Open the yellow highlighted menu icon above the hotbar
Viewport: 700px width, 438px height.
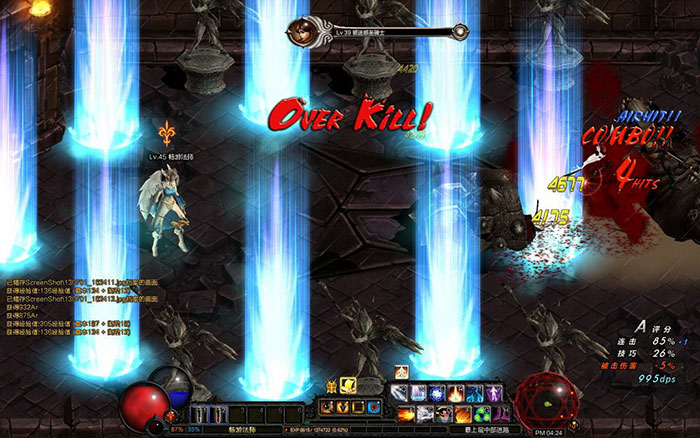(350, 386)
